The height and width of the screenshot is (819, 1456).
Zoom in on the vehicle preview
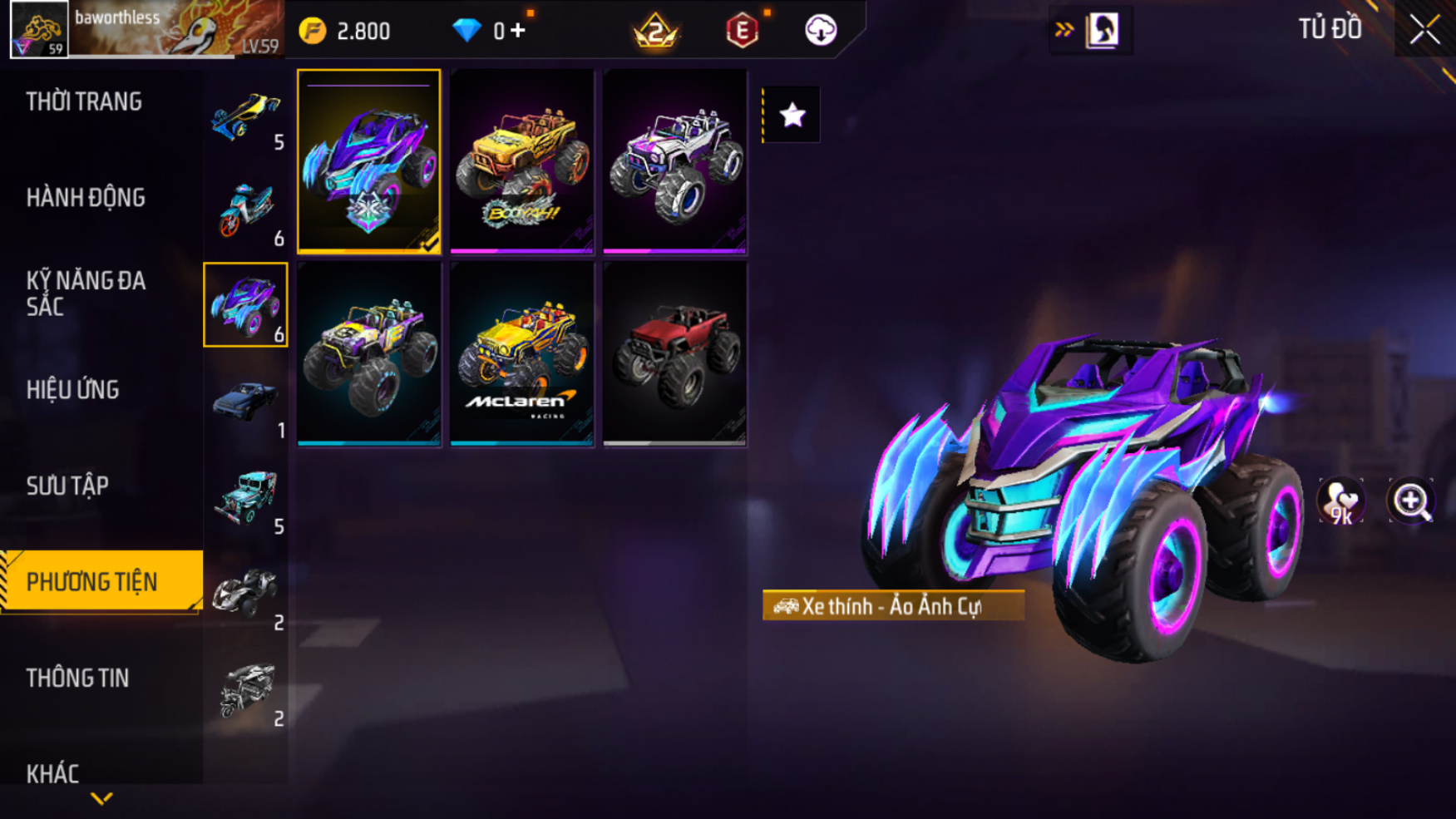coord(1411,501)
